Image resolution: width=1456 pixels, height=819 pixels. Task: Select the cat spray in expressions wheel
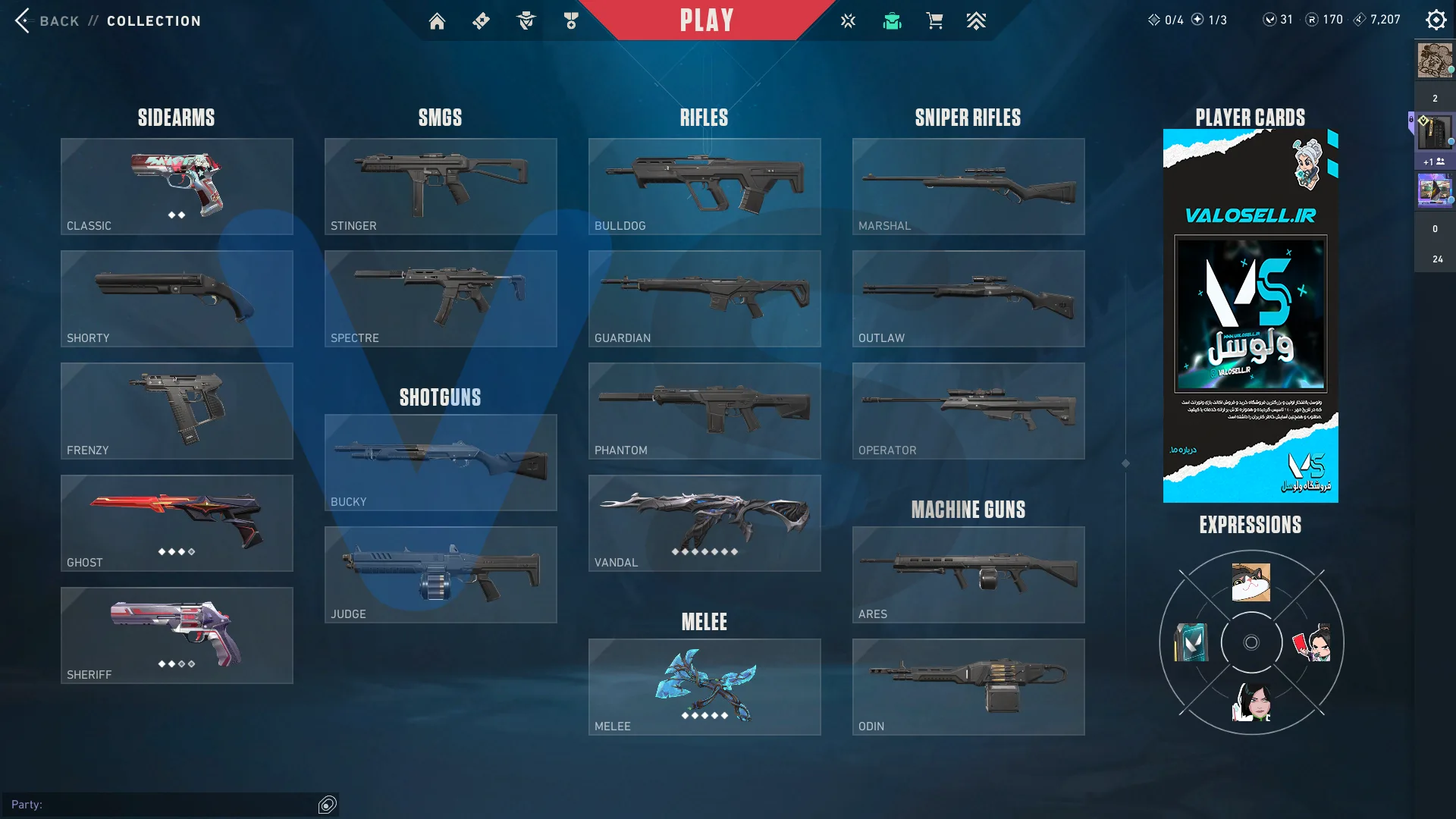pos(1251,582)
